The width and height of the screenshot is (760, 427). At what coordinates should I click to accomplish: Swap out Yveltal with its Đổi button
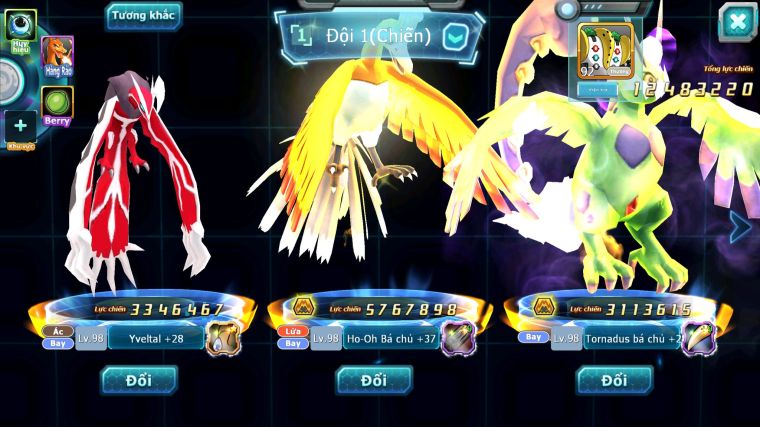coord(139,379)
